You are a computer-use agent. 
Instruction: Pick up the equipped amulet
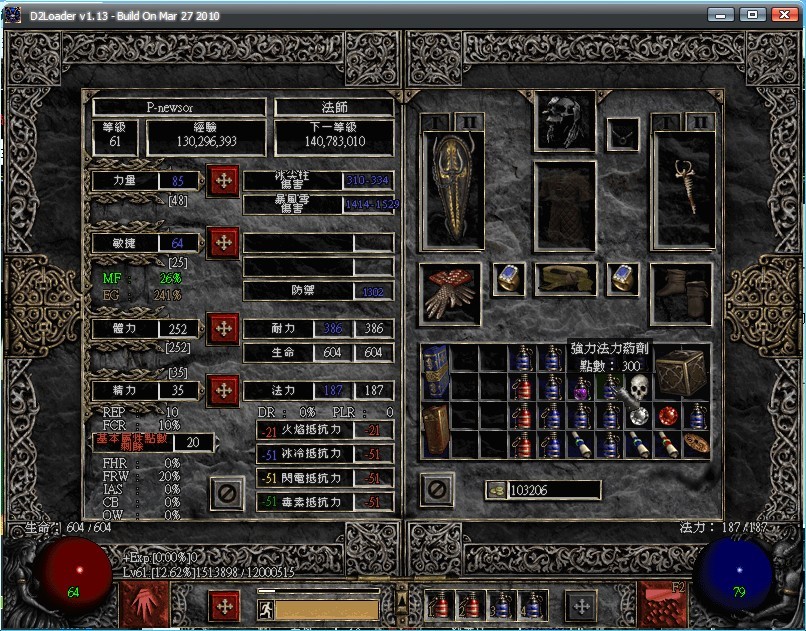click(624, 132)
